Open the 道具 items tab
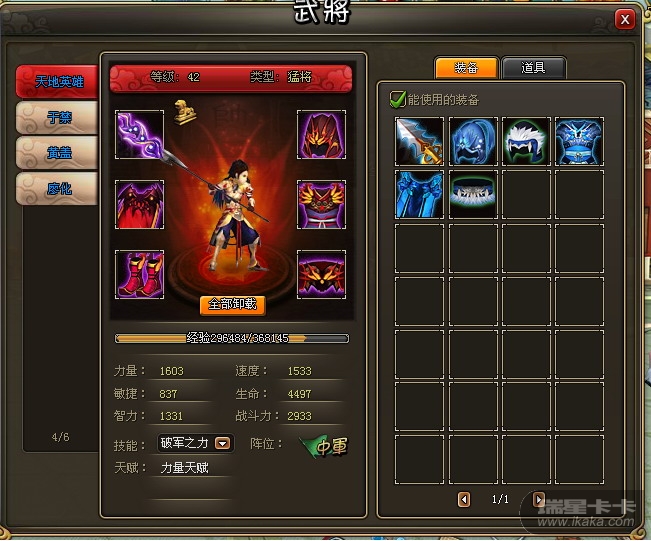Screen dimensions: 651x541 click(x=534, y=68)
